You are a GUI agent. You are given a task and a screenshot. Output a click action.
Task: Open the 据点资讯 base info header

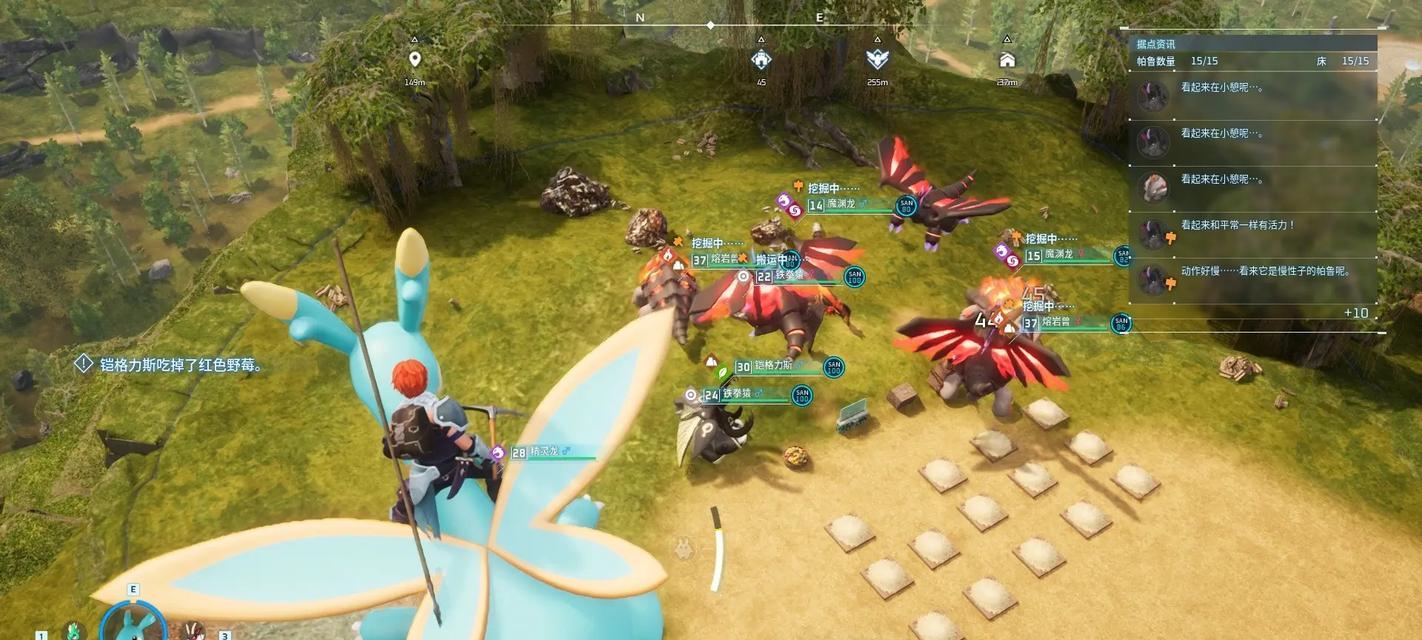[1156, 44]
